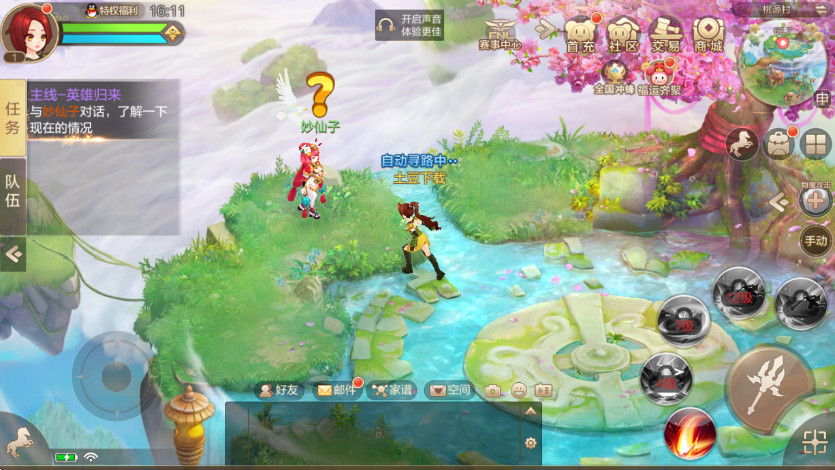Open the backpack inventory icon
Viewport: 835px width, 470px height.
tap(779, 144)
